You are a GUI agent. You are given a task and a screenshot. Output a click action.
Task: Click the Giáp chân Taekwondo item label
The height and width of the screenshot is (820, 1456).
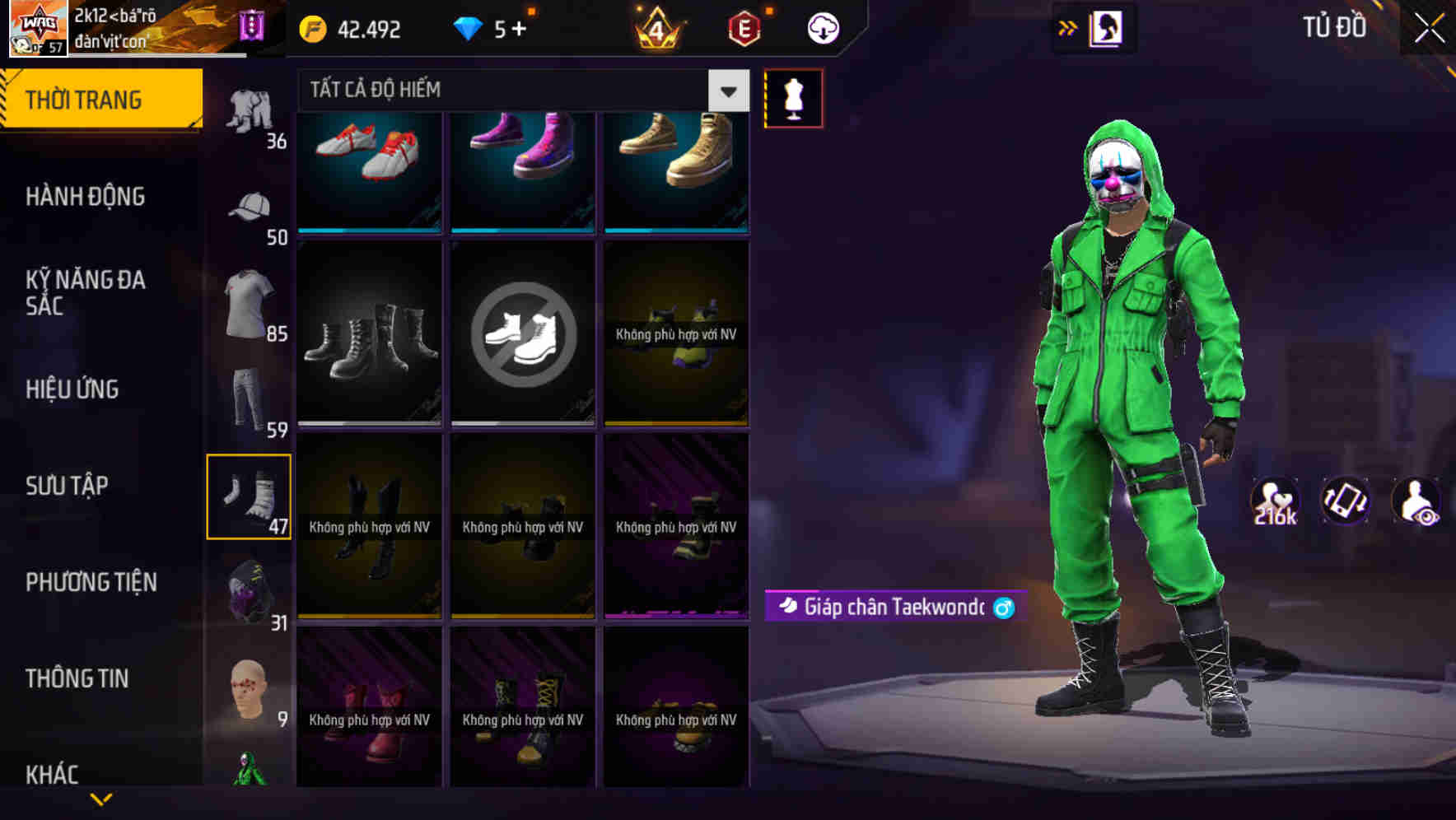click(x=892, y=607)
